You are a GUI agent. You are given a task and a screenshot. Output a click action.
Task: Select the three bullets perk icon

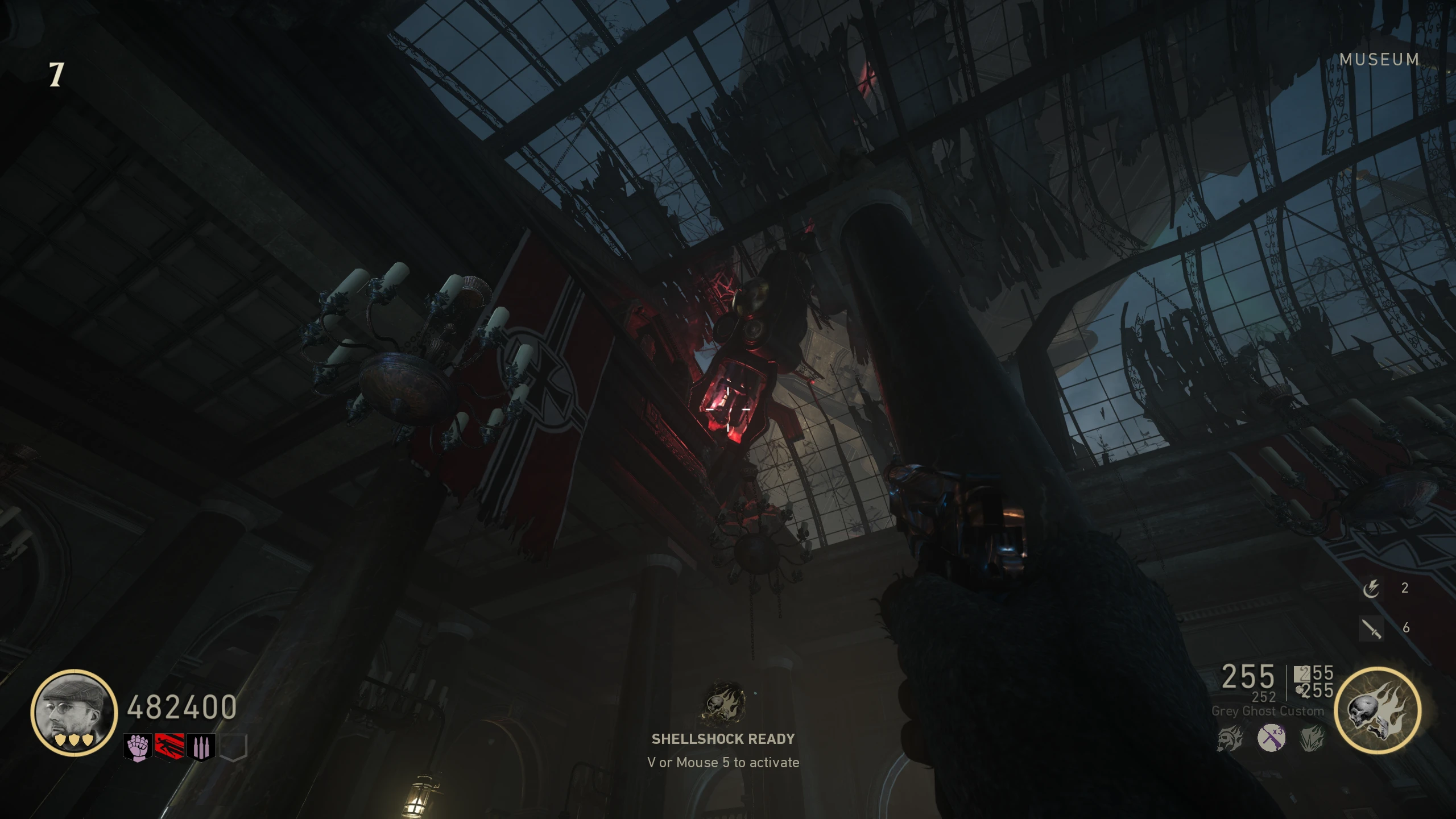pyautogui.click(x=201, y=747)
